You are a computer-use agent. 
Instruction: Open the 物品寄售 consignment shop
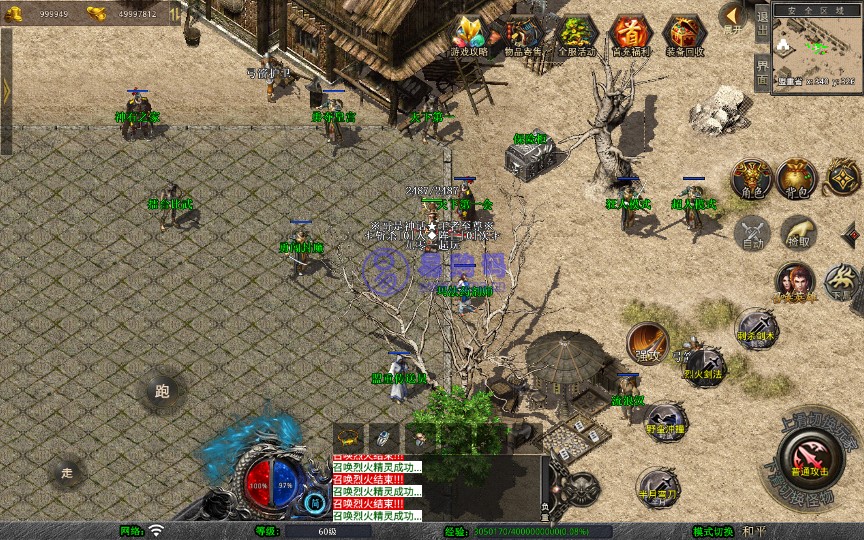(x=524, y=35)
